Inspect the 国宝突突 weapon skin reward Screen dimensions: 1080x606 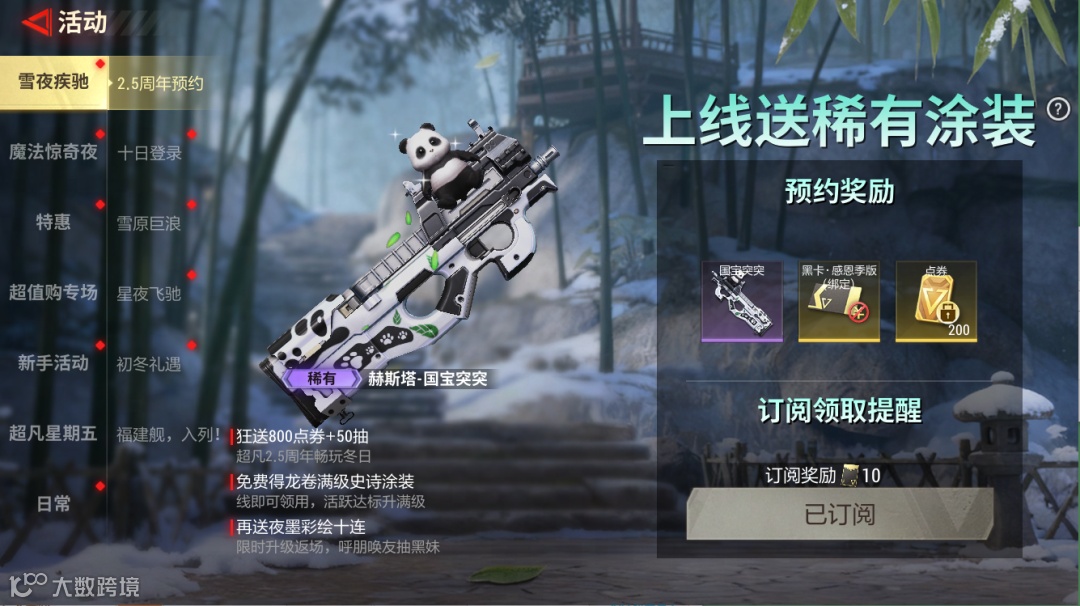(741, 301)
